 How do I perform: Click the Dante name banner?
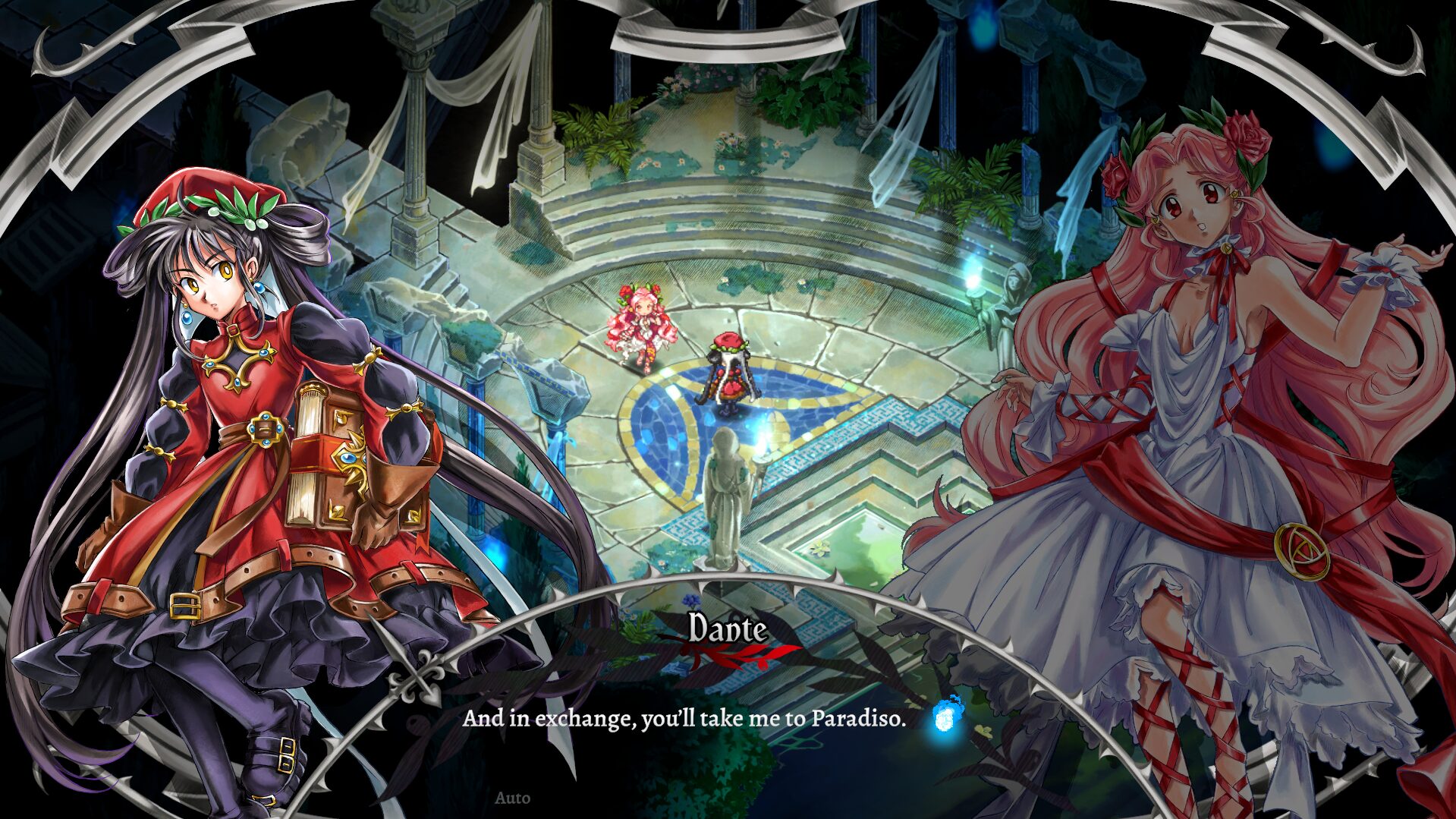point(726,628)
